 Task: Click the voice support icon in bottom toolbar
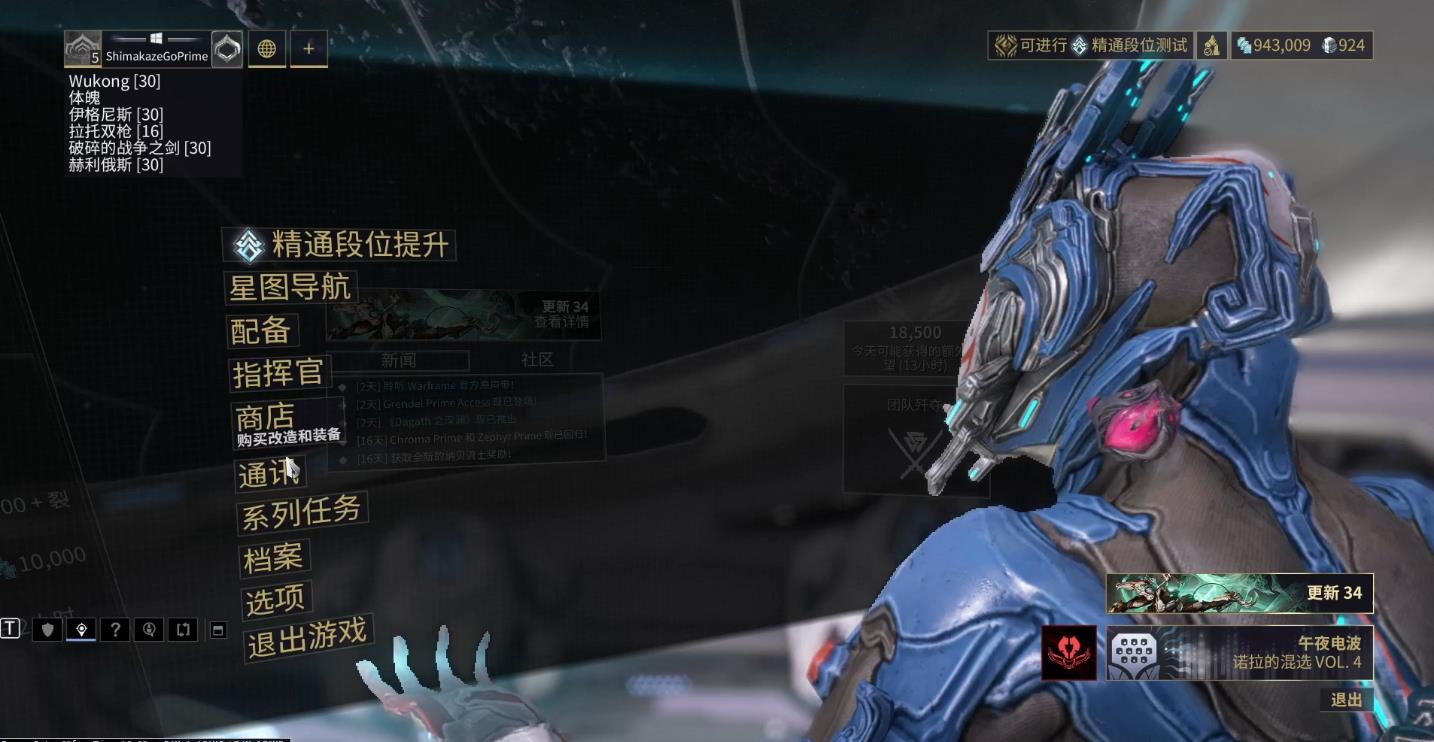tap(150, 628)
